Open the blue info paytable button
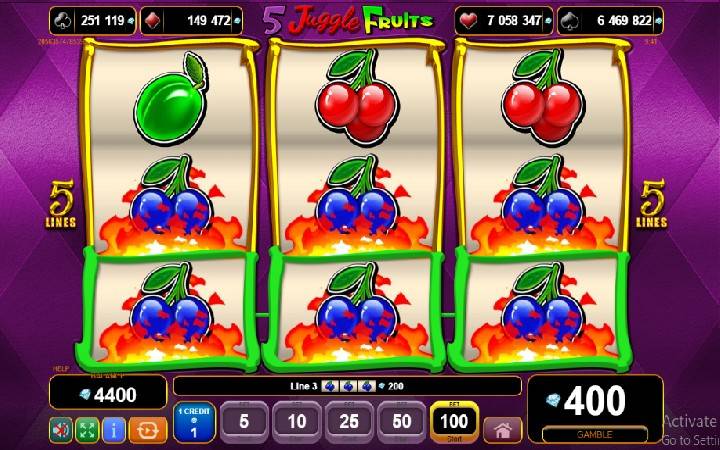Image resolution: width=720 pixels, height=450 pixels. (113, 430)
